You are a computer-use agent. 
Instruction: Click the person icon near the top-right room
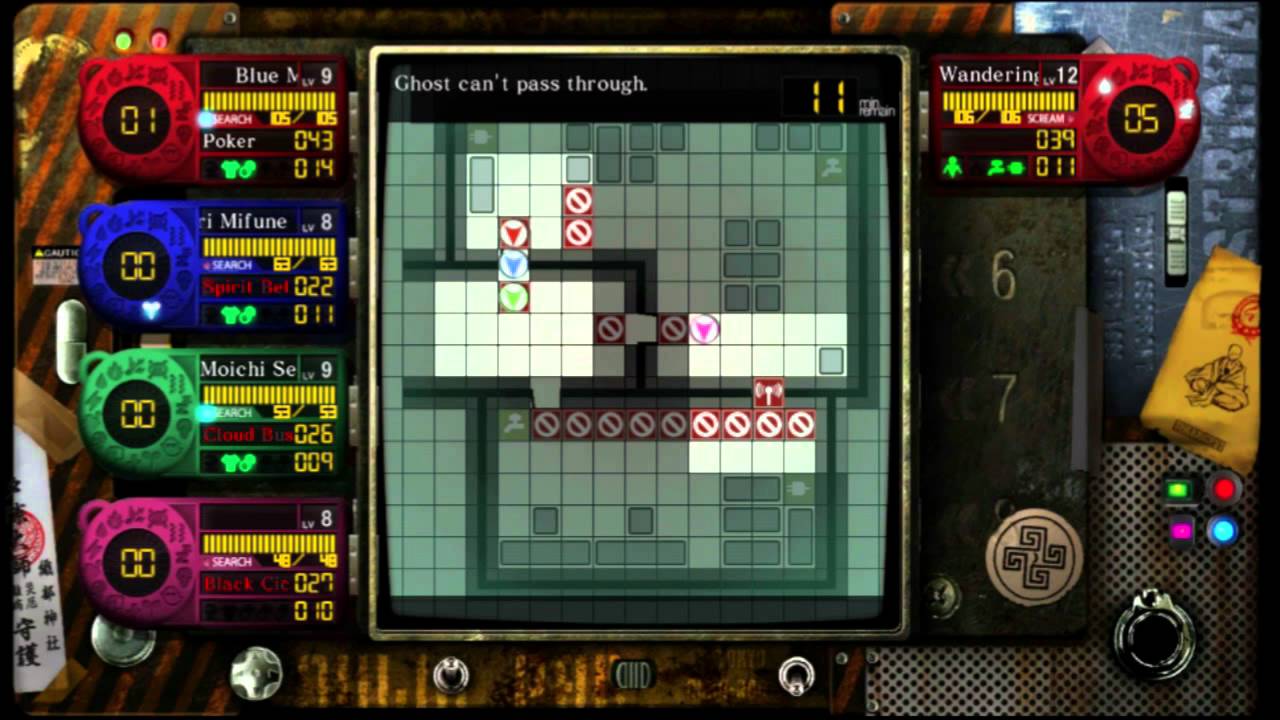point(829,169)
